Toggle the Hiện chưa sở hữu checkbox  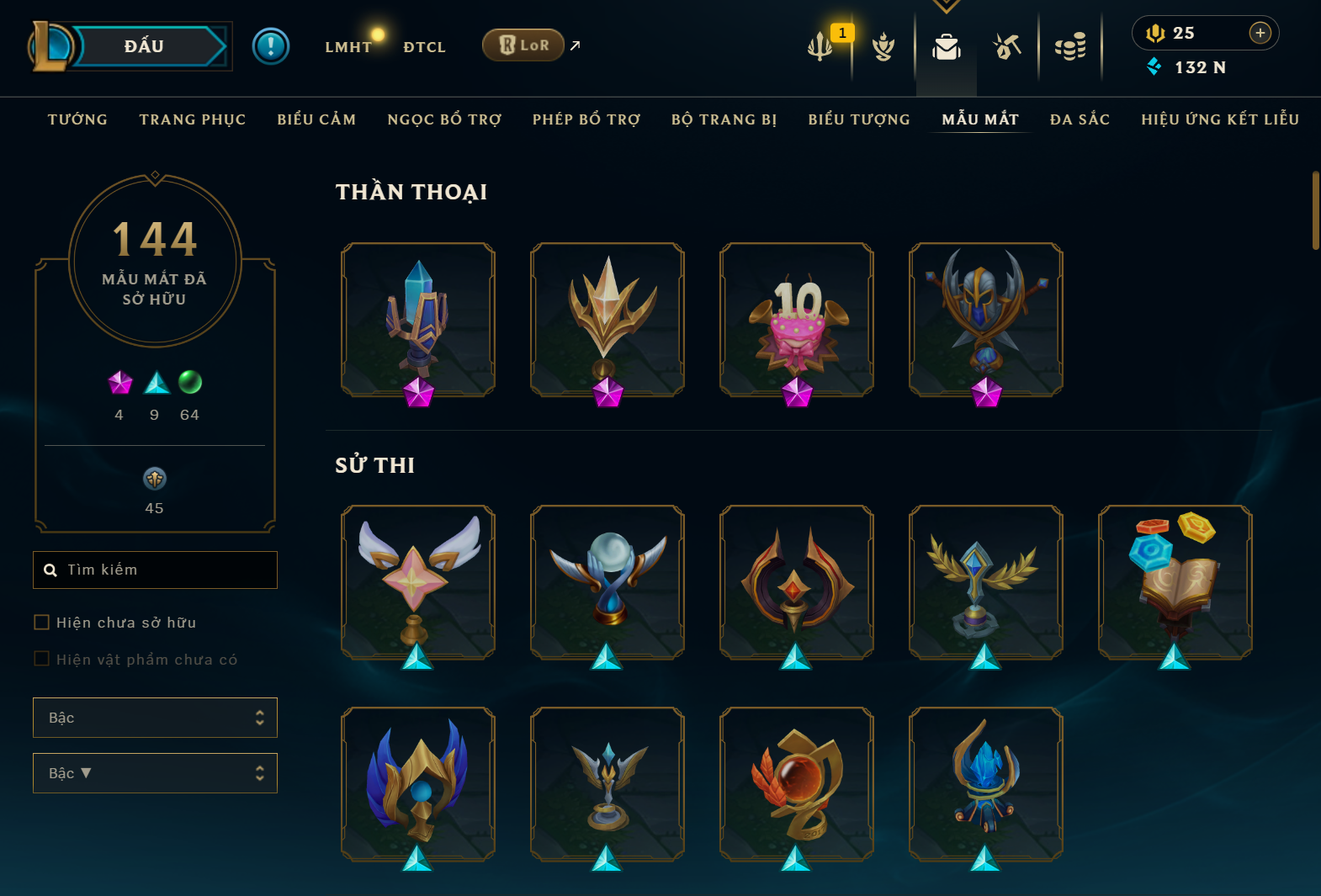coord(41,623)
